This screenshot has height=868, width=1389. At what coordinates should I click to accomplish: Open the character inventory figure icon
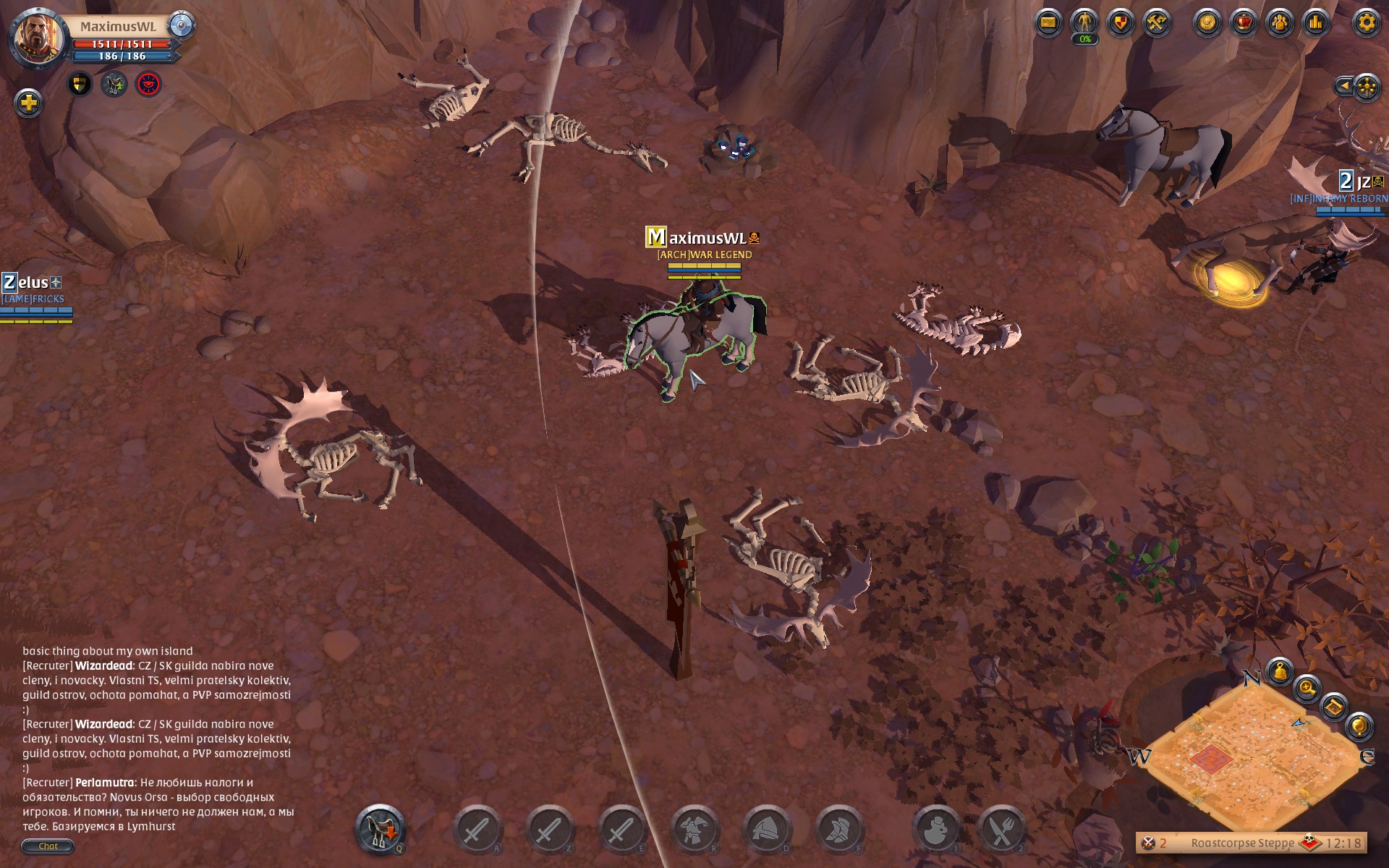coord(1084,22)
